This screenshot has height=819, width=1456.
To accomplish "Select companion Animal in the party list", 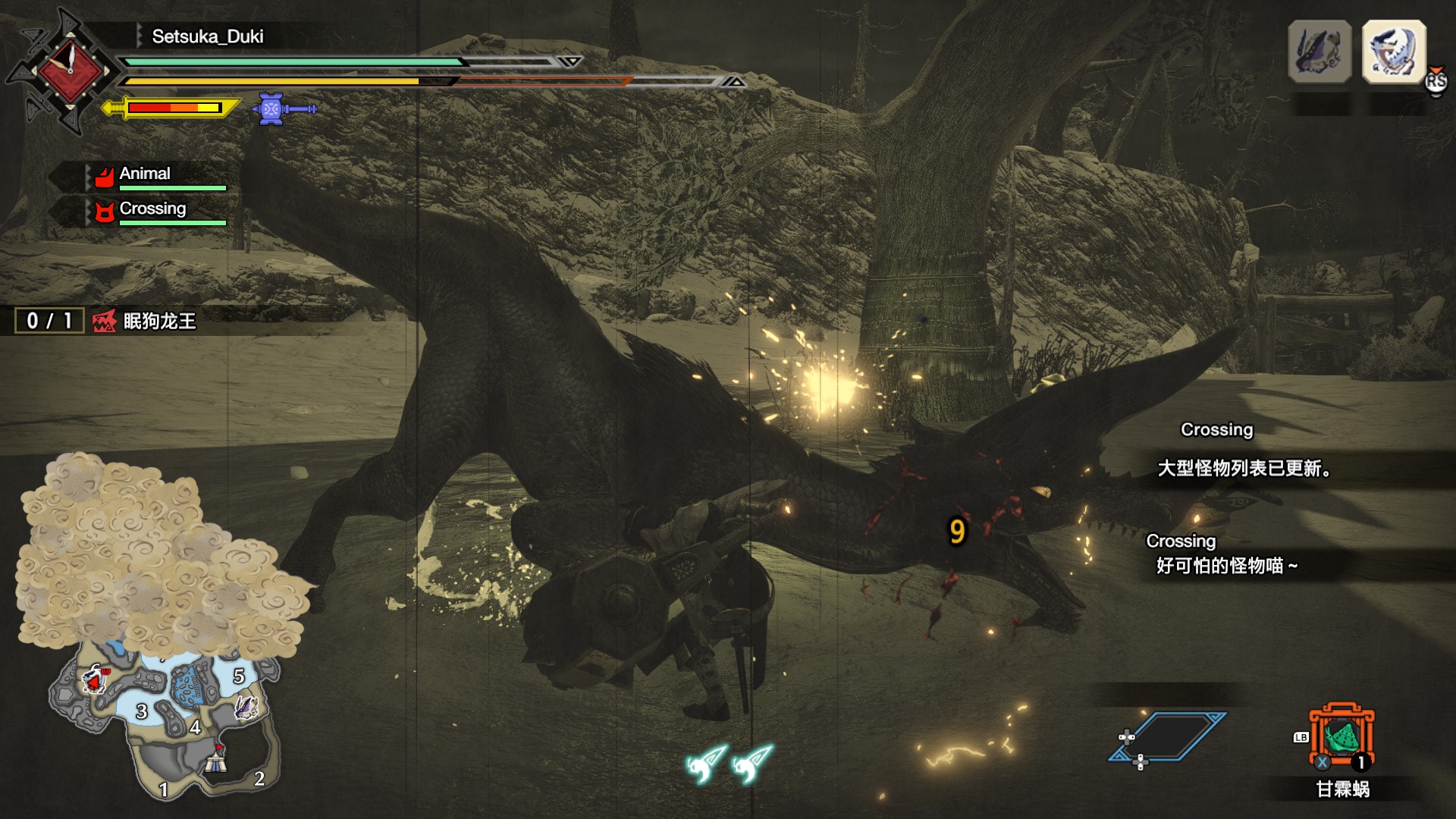I will click(x=145, y=174).
